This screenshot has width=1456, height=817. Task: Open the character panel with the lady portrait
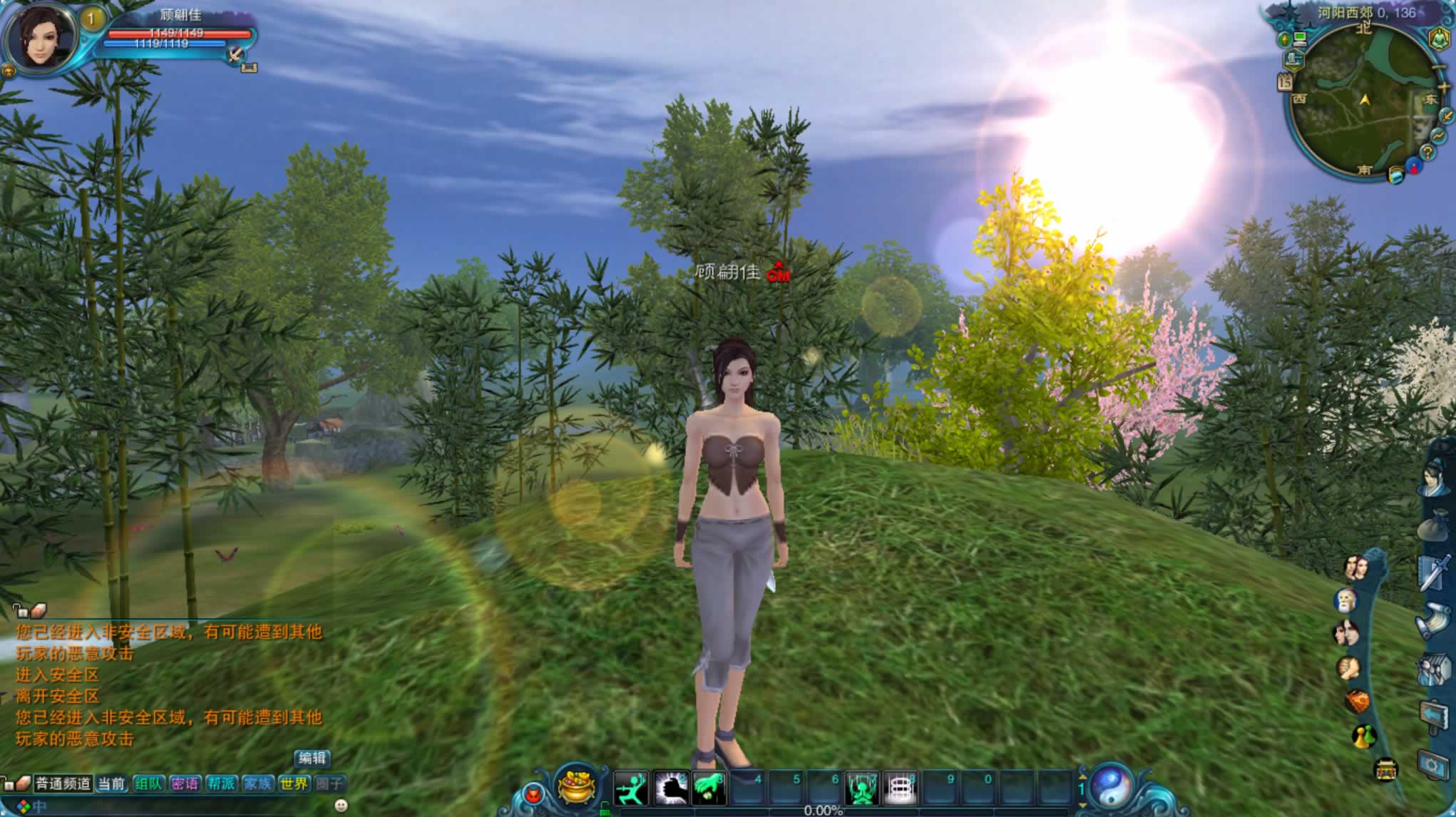[x=1435, y=476]
